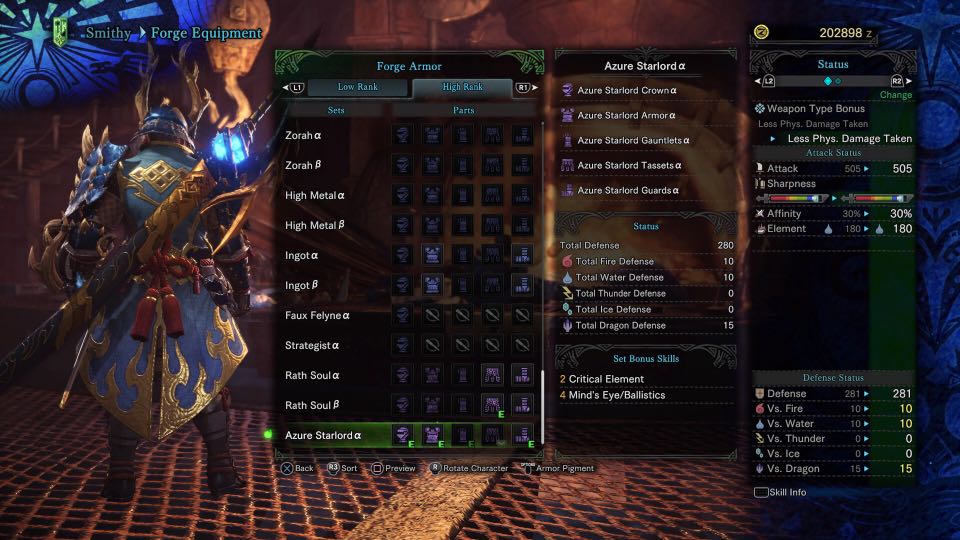
Task: Highlight the Azure Starlord α set row
Action: [324, 435]
